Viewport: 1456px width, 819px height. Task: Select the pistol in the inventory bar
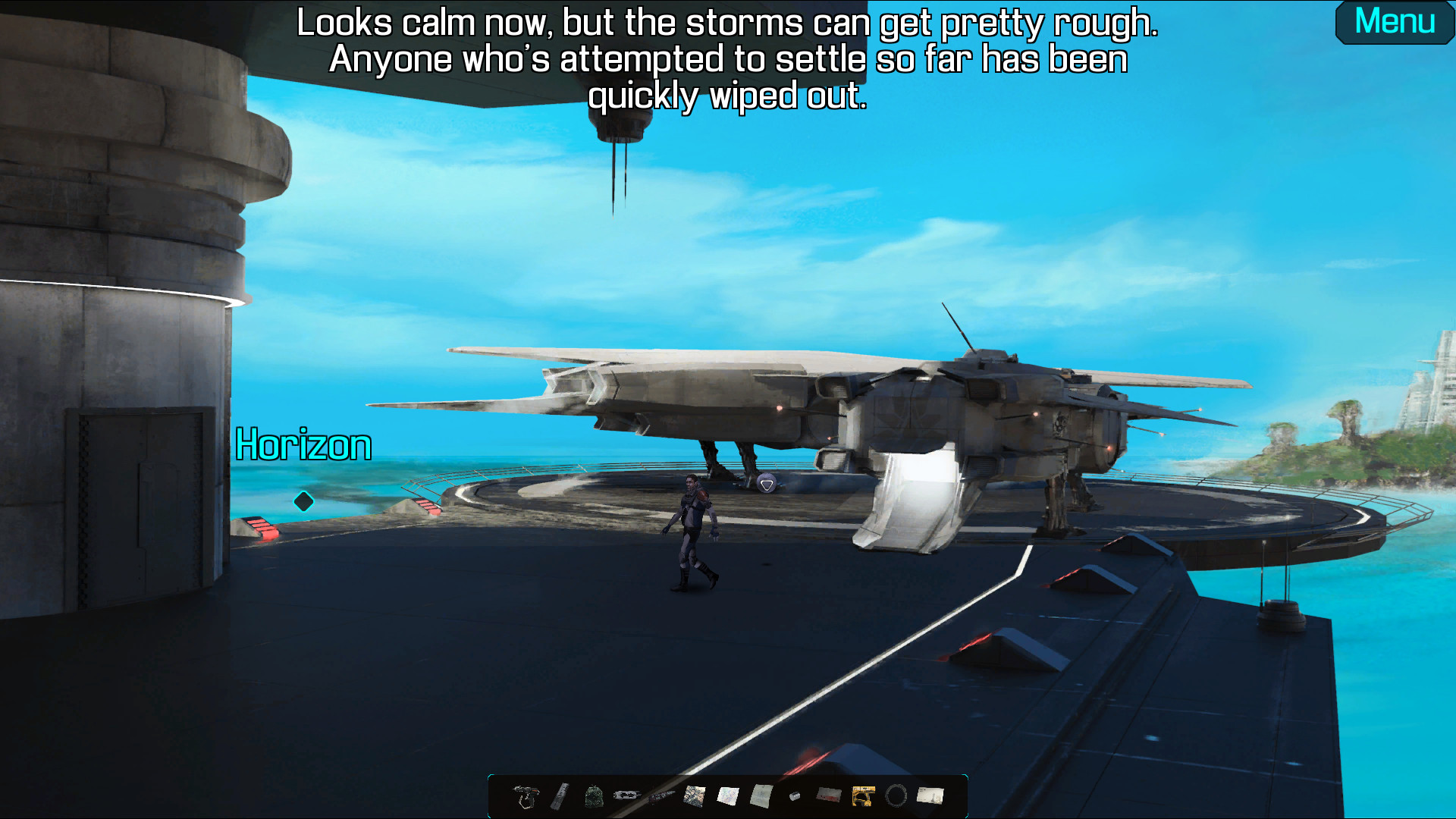[x=525, y=796]
